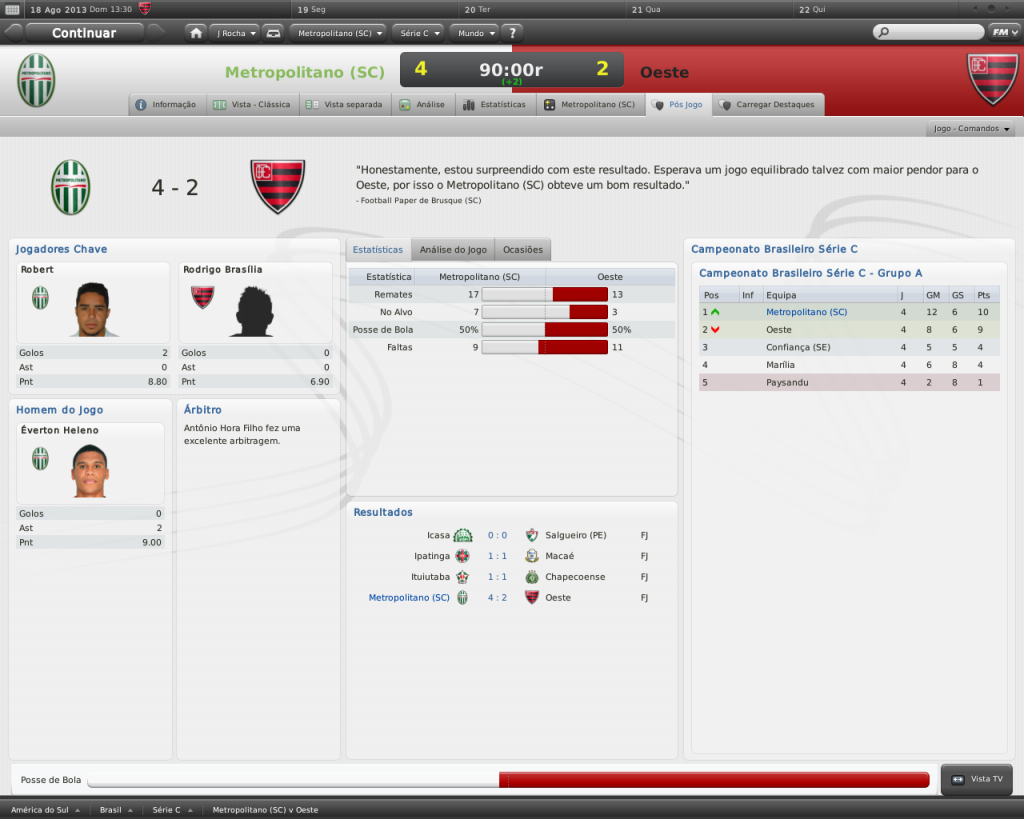The width and height of the screenshot is (1024, 819).
Task: Open the Vista - Clássica tab
Action: tap(252, 104)
